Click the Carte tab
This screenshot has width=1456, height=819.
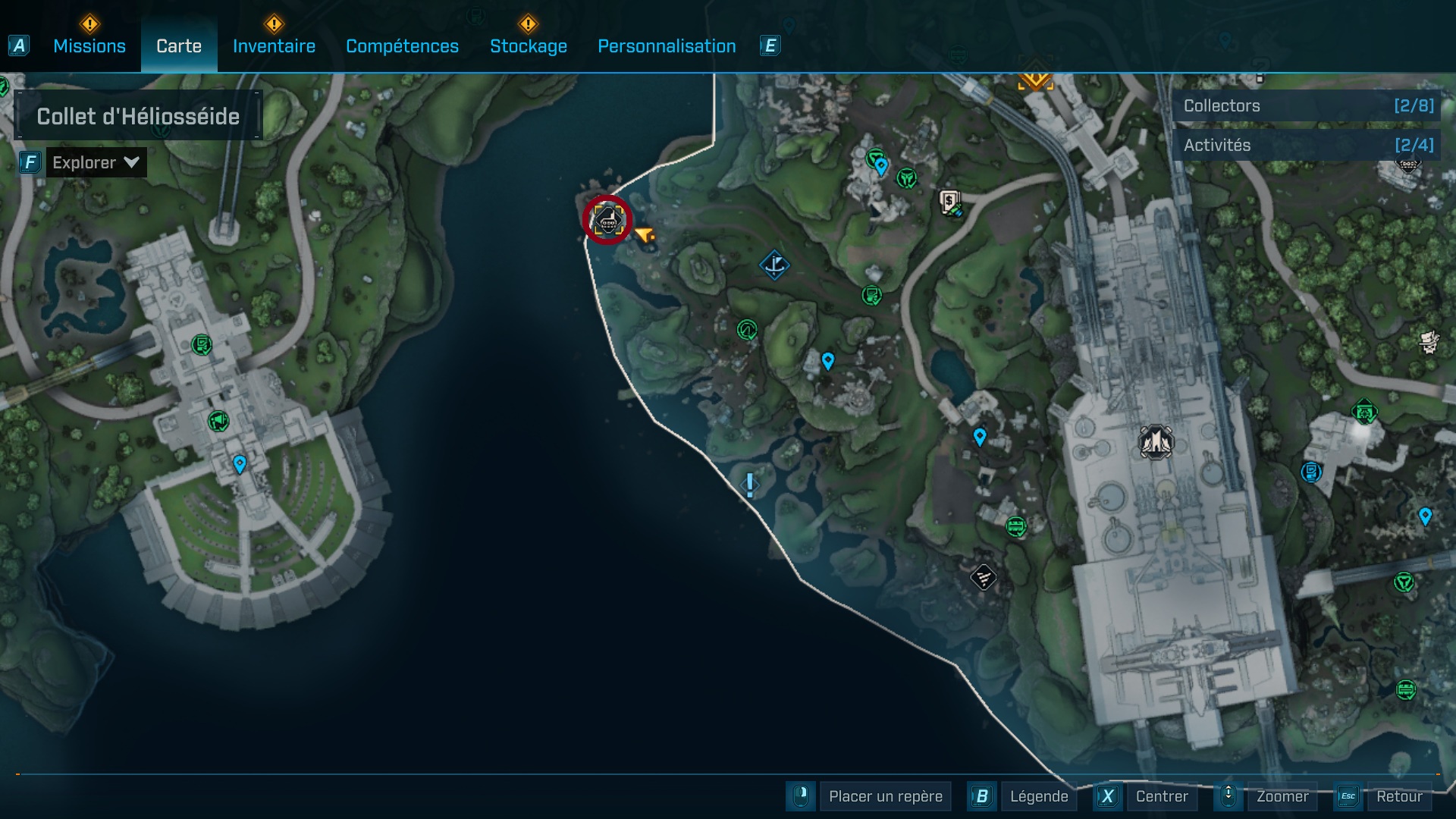(x=179, y=46)
